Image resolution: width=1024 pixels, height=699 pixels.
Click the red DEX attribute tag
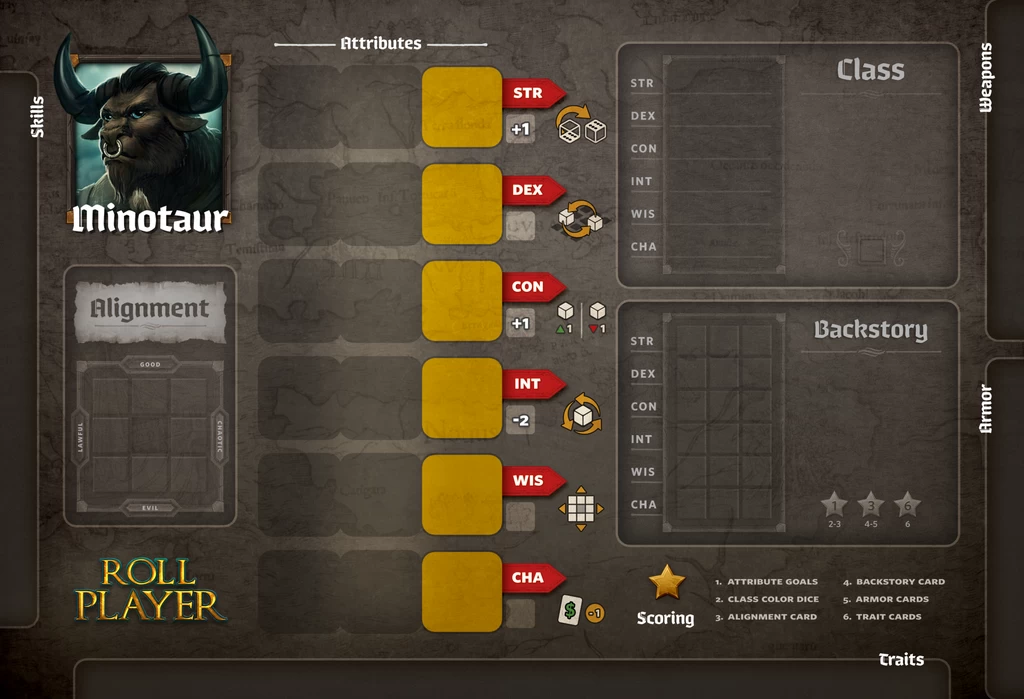pyautogui.click(x=530, y=190)
